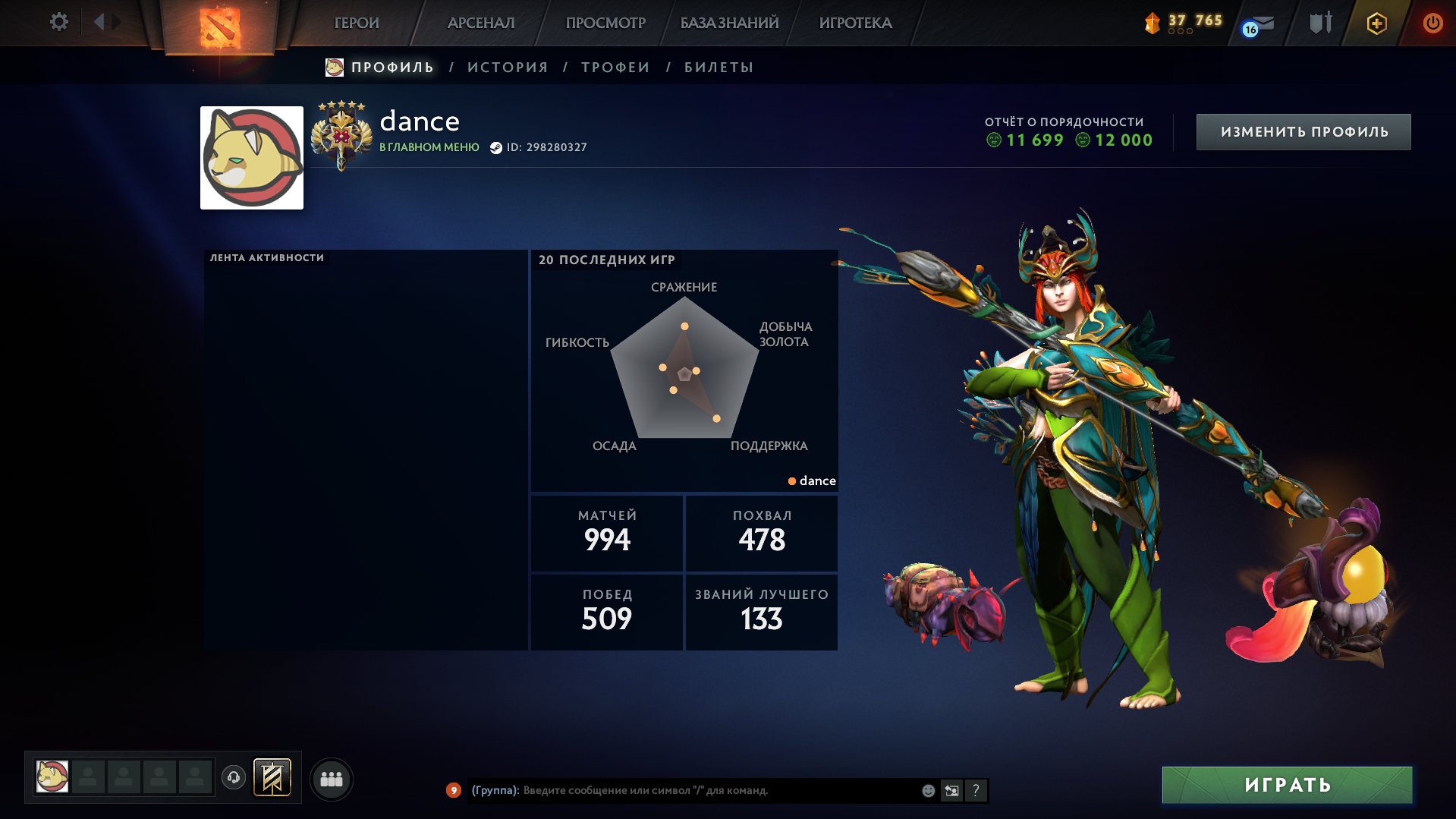Open the settings gear menu
1456x819 pixels.
tap(58, 22)
